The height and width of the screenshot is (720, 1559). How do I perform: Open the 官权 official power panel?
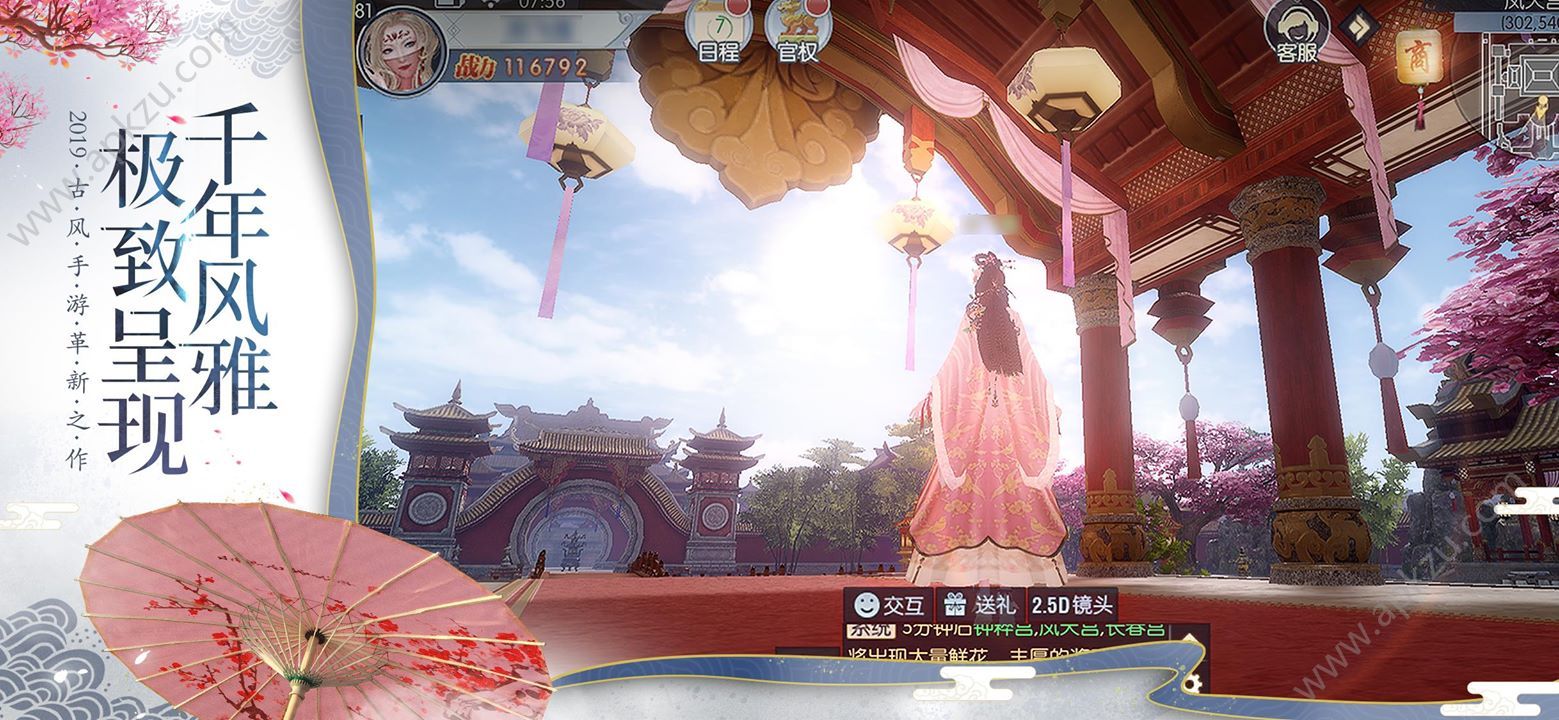[x=797, y=26]
